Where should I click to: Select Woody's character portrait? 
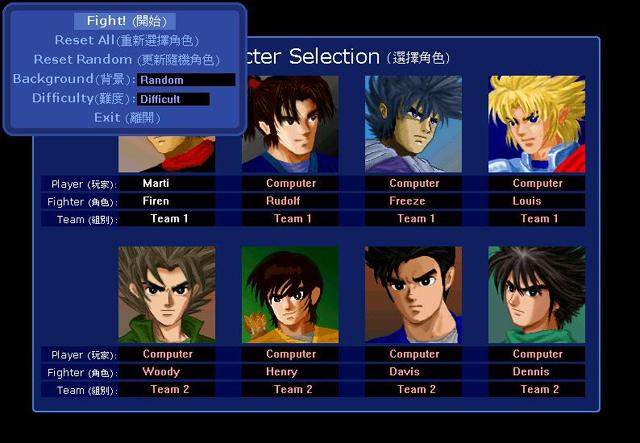point(167,295)
